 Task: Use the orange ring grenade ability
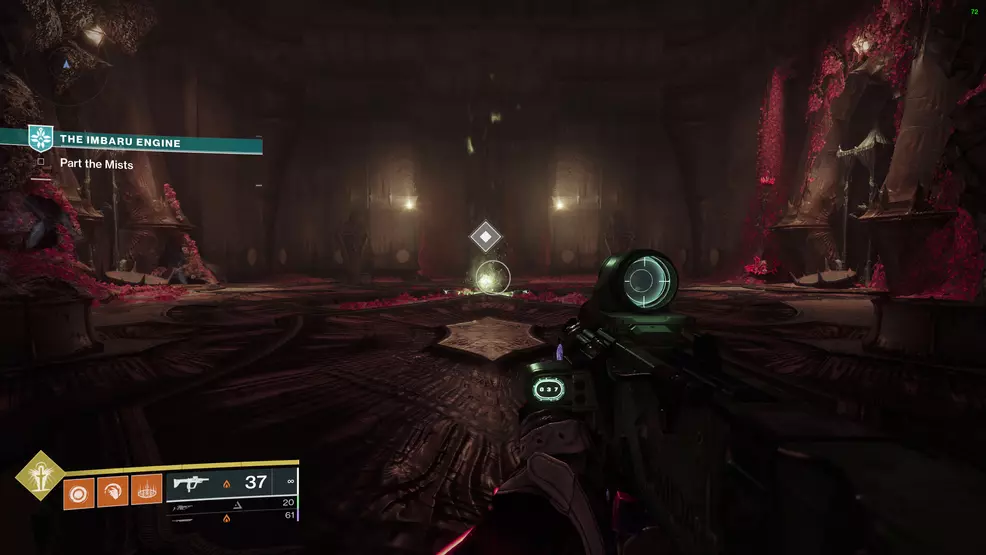point(78,491)
